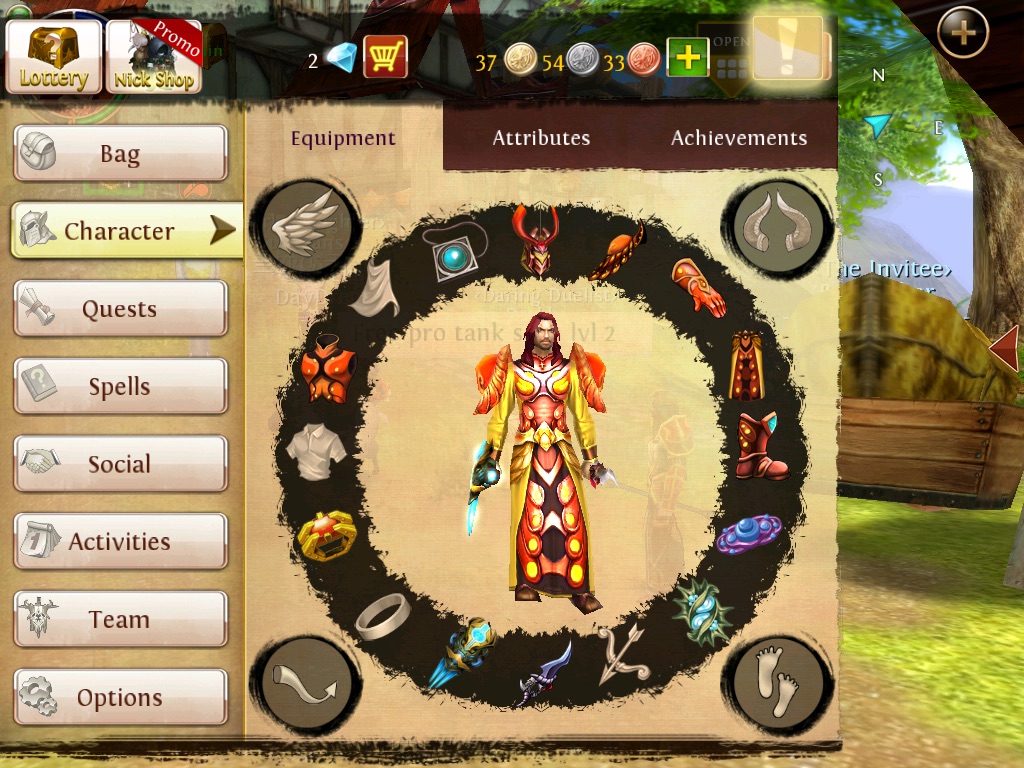Viewport: 1024px width, 768px height.
Task: Open the Team menu
Action: point(120,619)
